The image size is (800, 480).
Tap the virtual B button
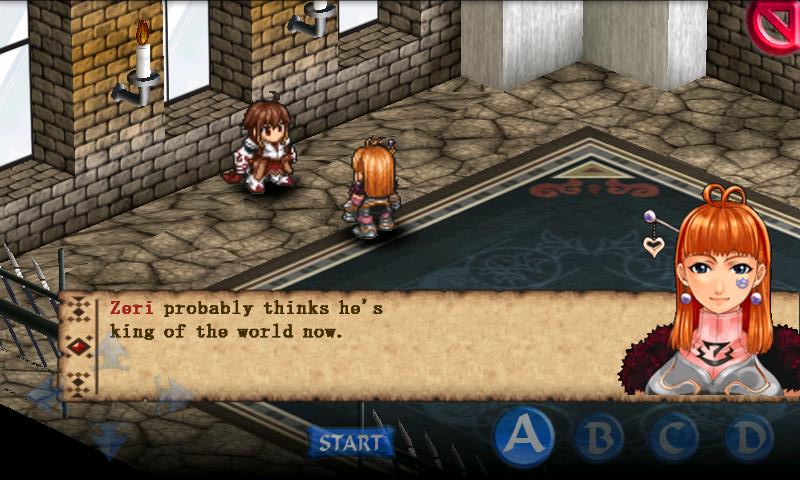(598, 437)
